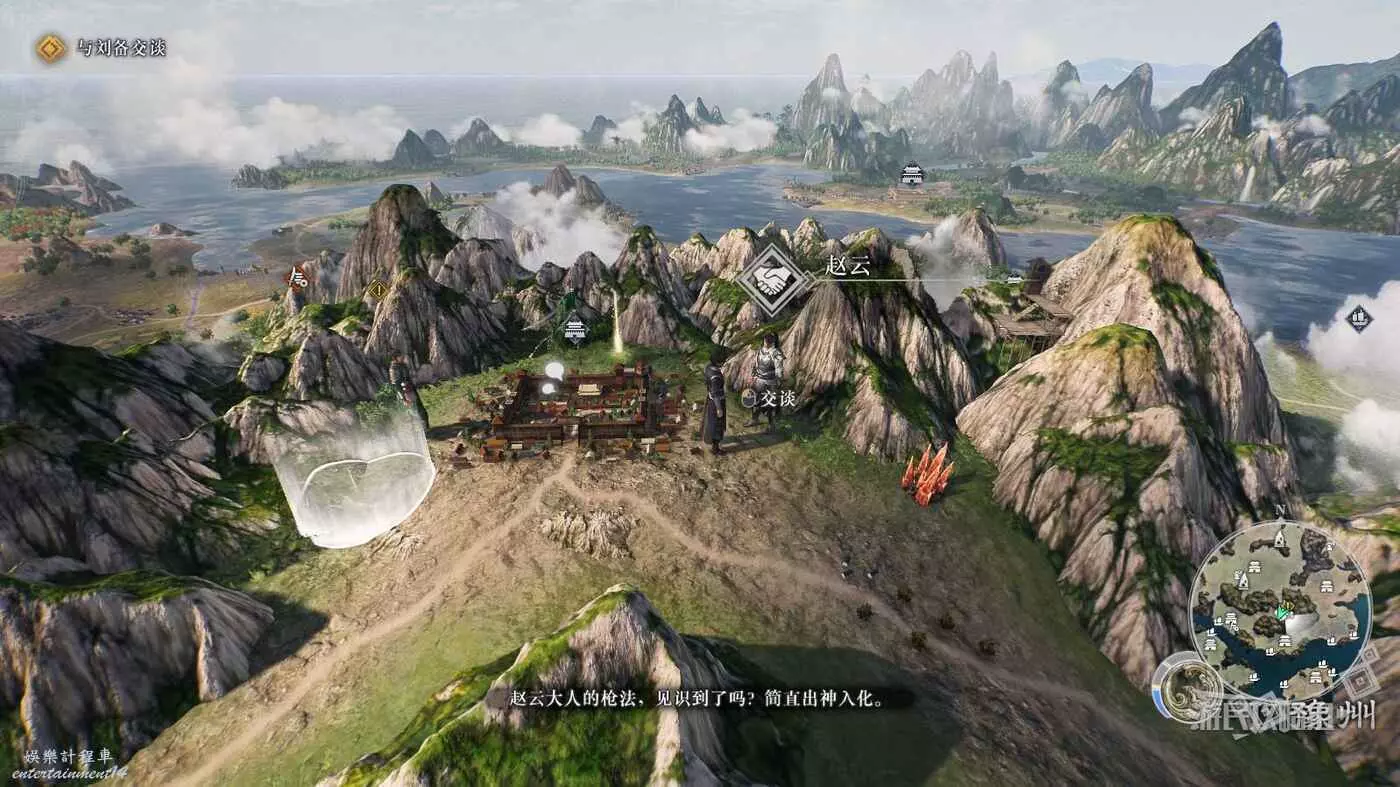Select the dark diamond marker above the clouds

pyautogui.click(x=1358, y=319)
